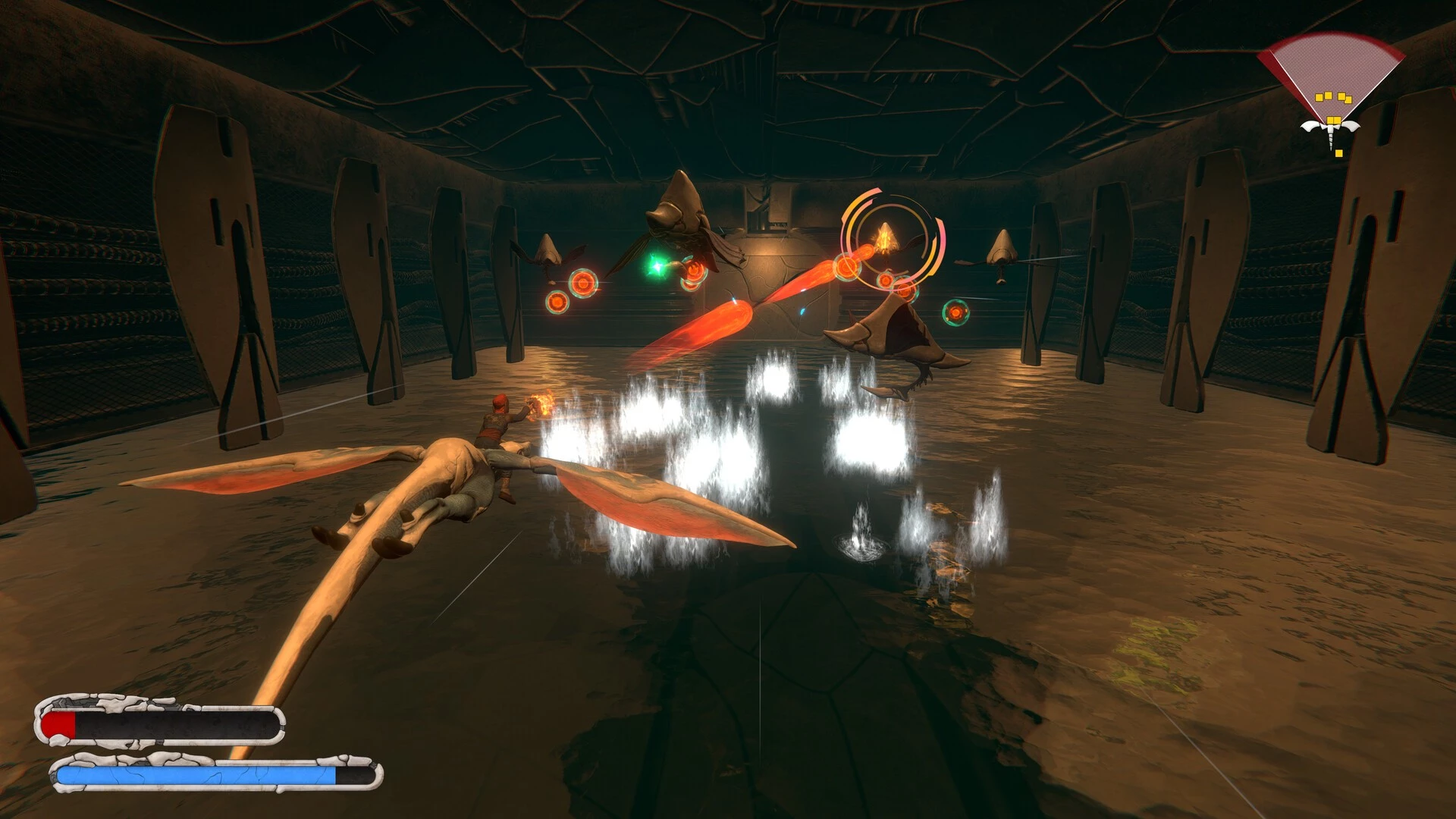This screenshot has width=1456, height=819.
Task: Click the fan-shaped enemy radar
Action: coord(1329,83)
